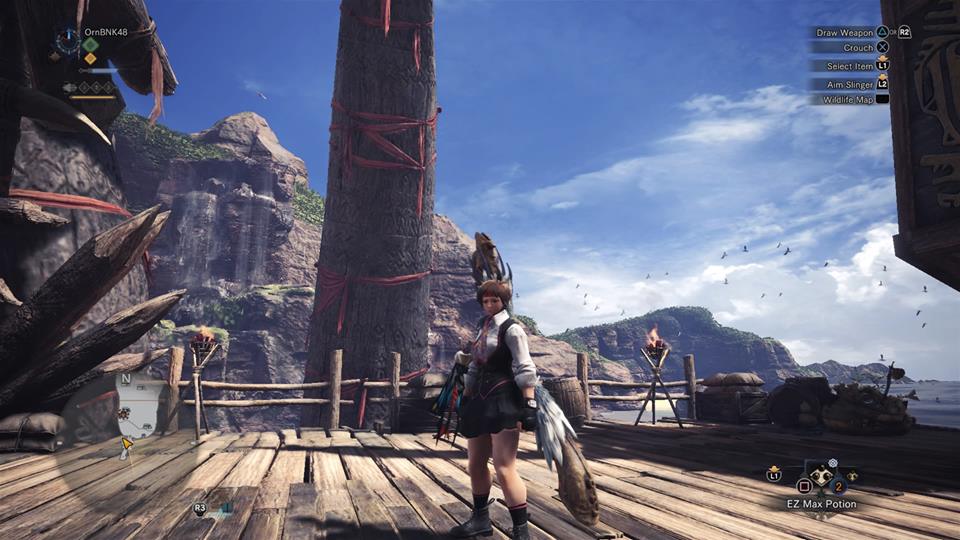Click the time-of-day clock dial icon
This screenshot has width=960, height=540.
pyautogui.click(x=67, y=40)
